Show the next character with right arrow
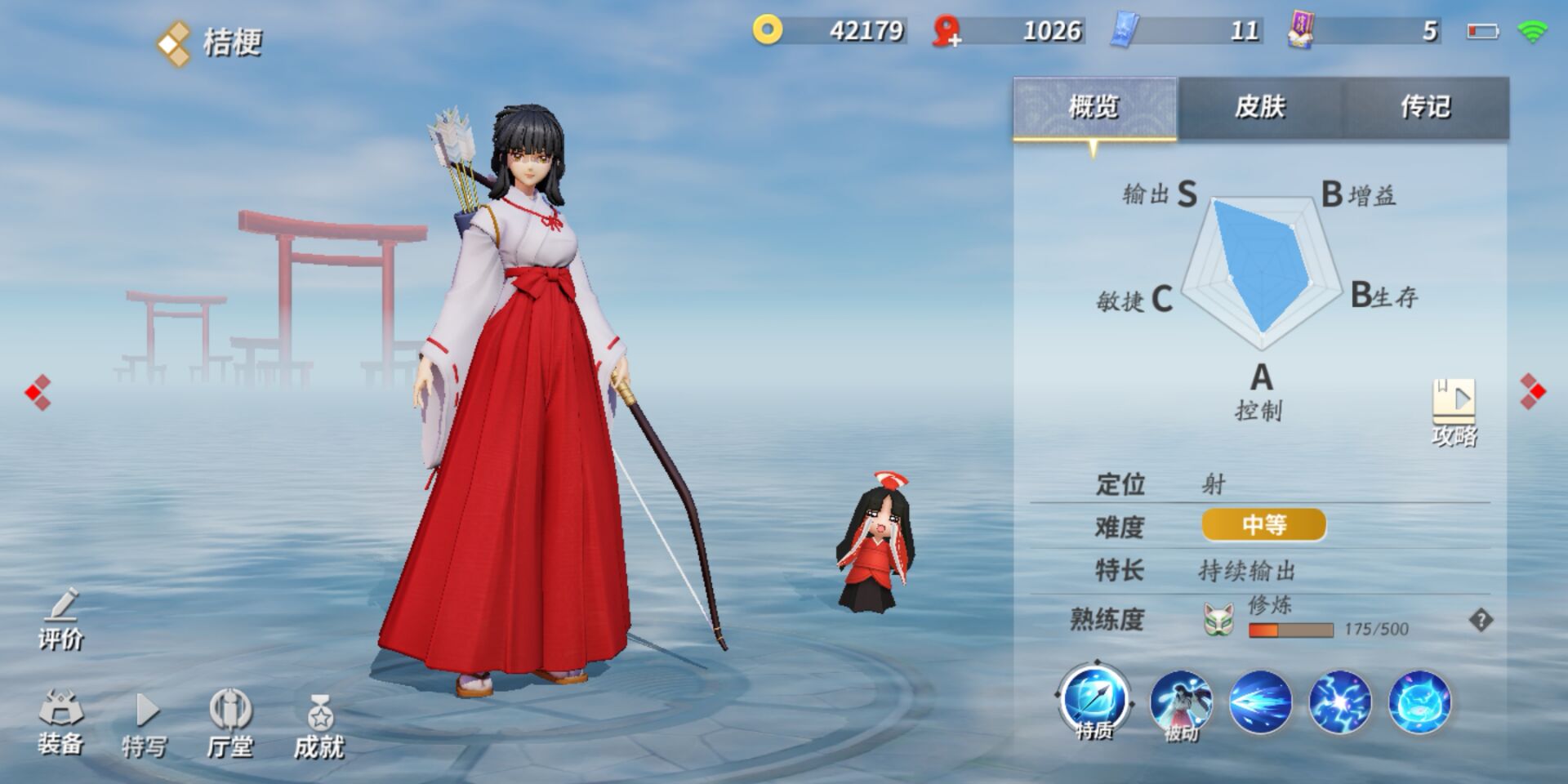This screenshot has width=1568, height=784. [1532, 392]
